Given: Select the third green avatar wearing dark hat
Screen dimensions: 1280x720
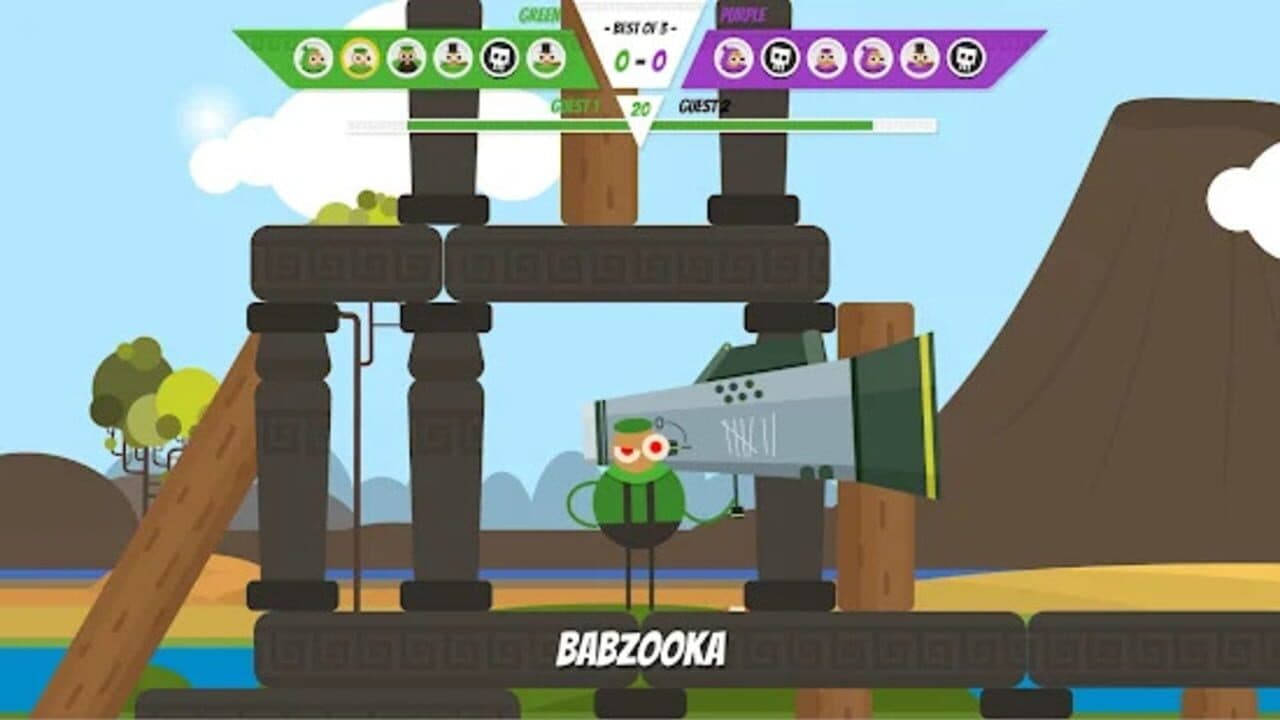Looking at the screenshot, I should 404,58.
